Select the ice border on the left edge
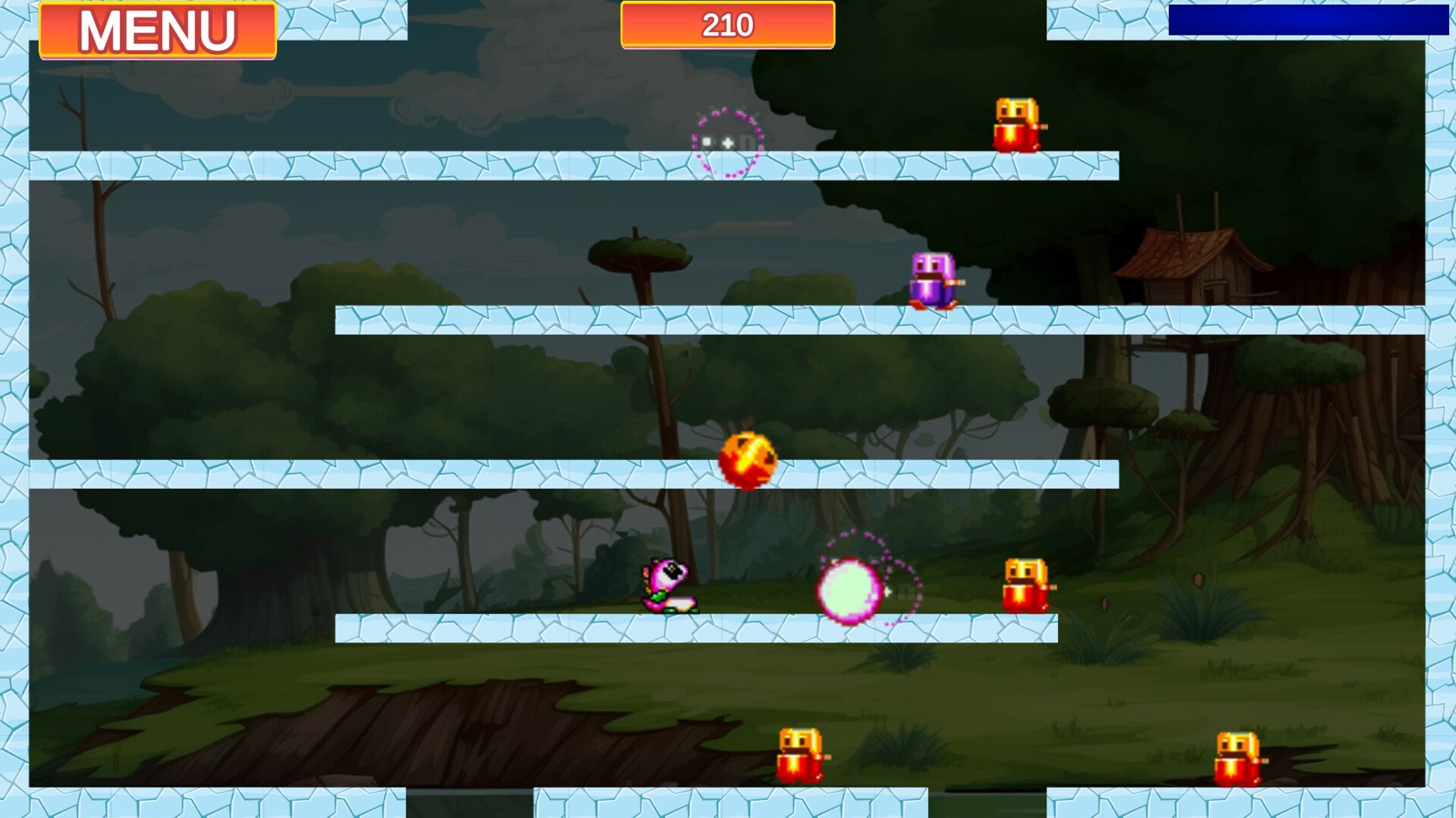 (x=14, y=409)
